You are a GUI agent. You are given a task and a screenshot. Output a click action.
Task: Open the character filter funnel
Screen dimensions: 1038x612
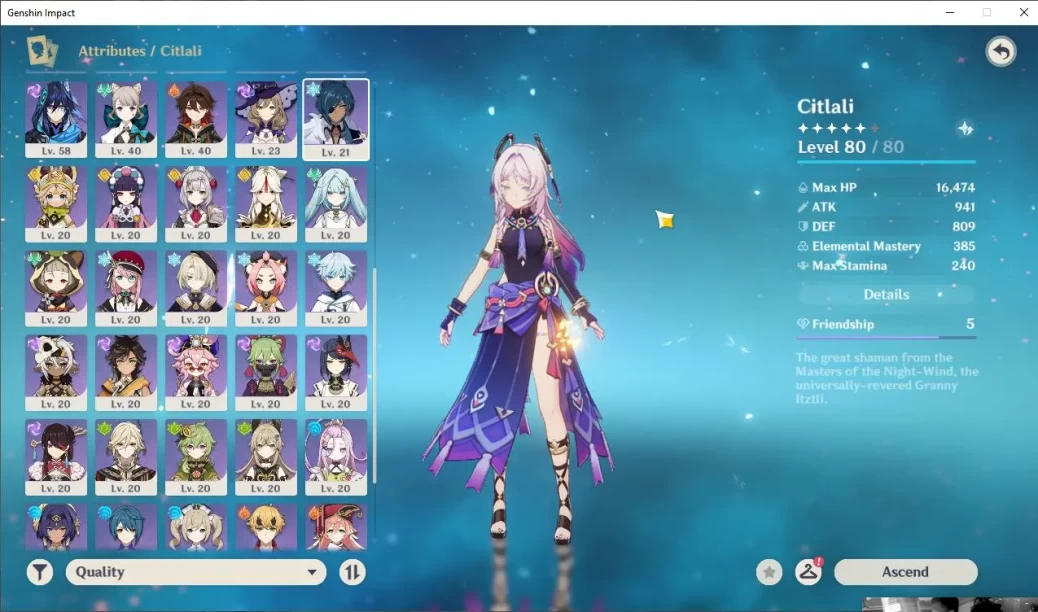tap(40, 572)
